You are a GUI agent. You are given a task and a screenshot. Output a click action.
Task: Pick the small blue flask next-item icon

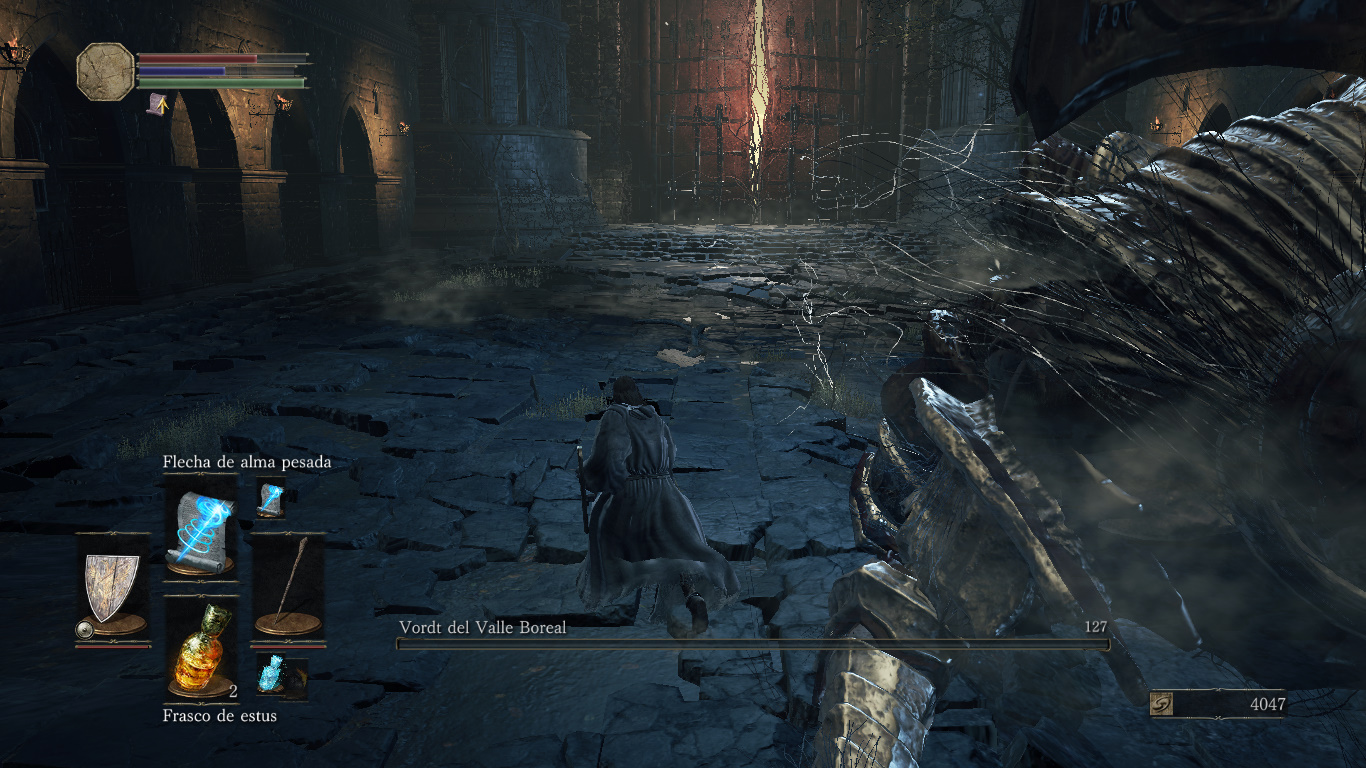coord(272,674)
